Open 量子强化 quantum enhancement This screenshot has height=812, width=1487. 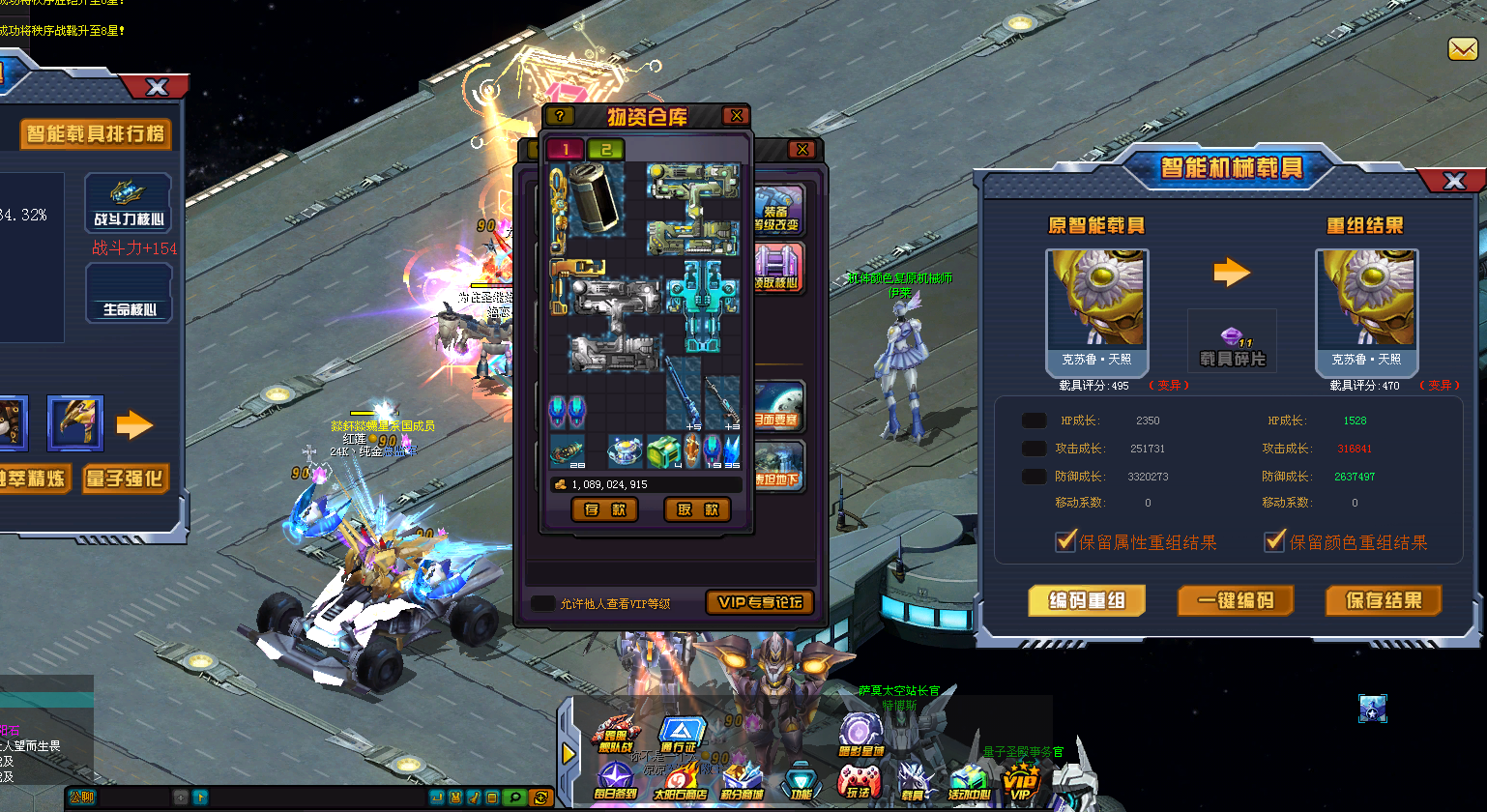(x=125, y=478)
